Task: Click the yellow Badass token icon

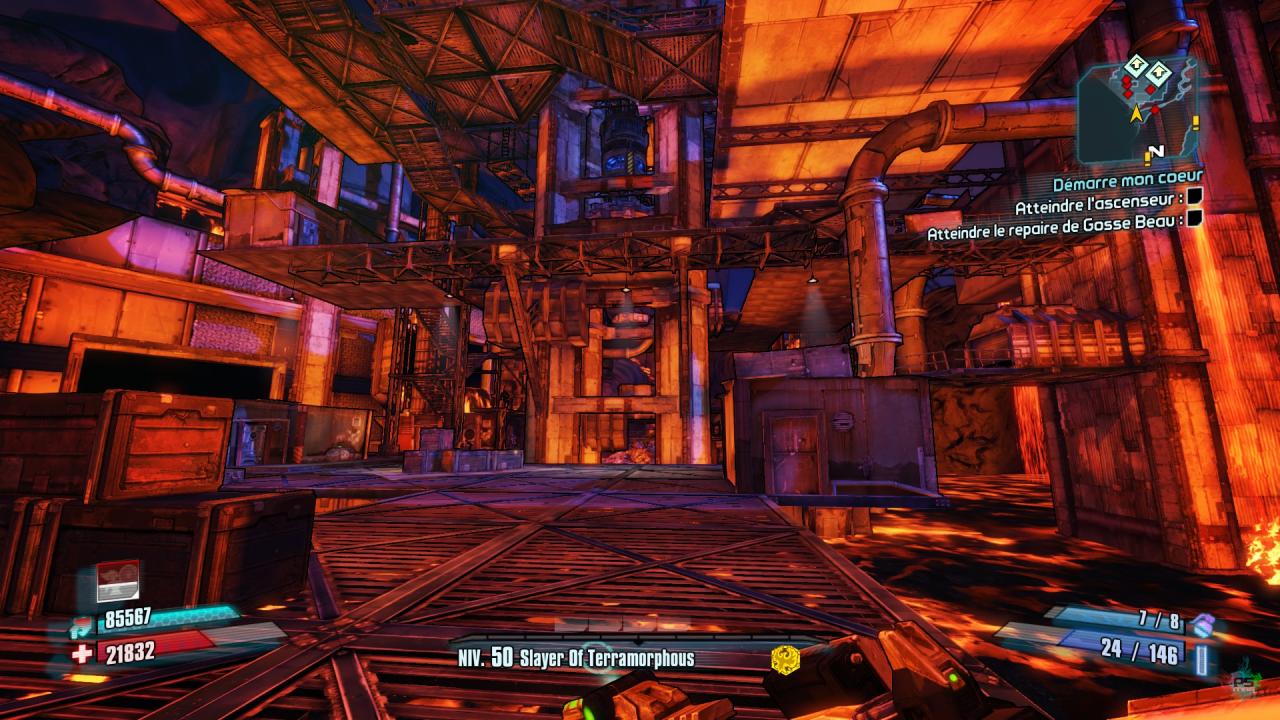Action: [785, 658]
